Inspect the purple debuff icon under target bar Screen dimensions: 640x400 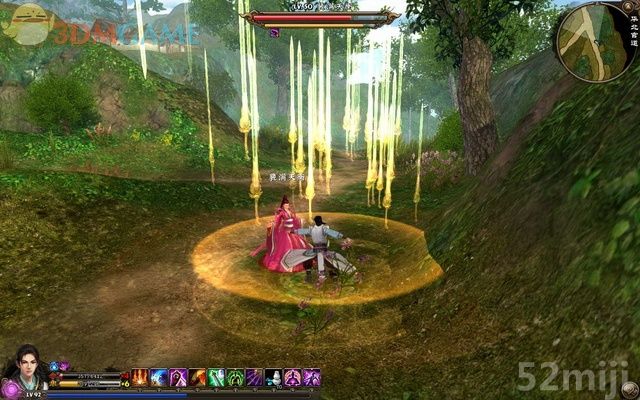pyautogui.click(x=274, y=33)
